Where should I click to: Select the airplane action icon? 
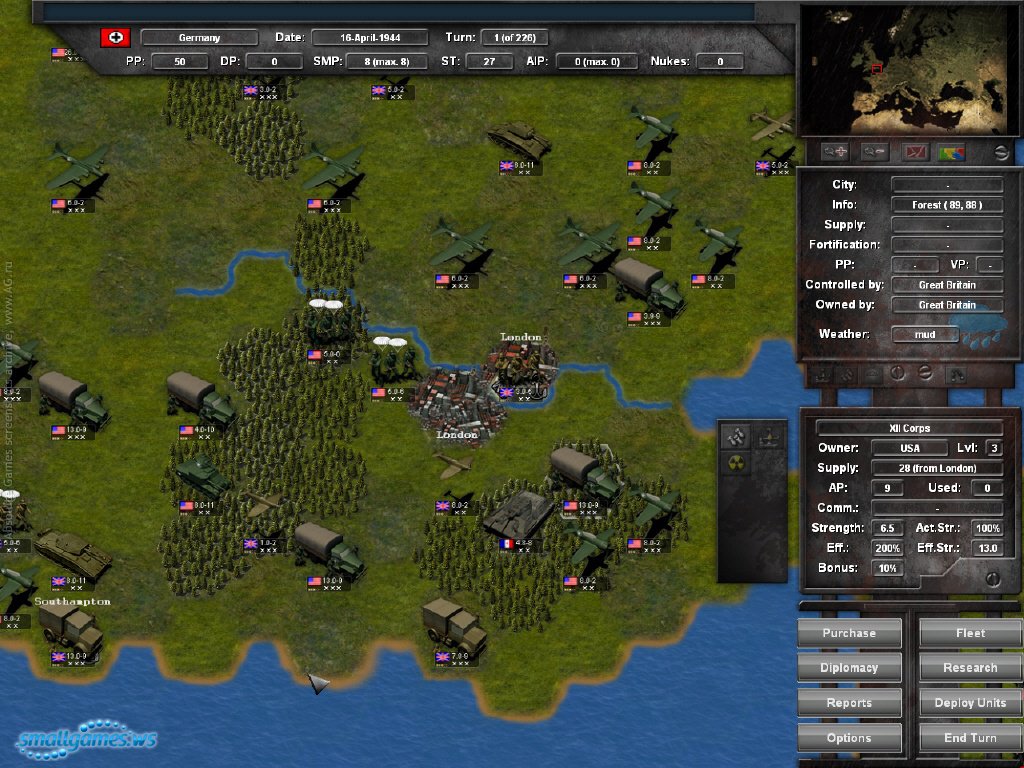(767, 436)
